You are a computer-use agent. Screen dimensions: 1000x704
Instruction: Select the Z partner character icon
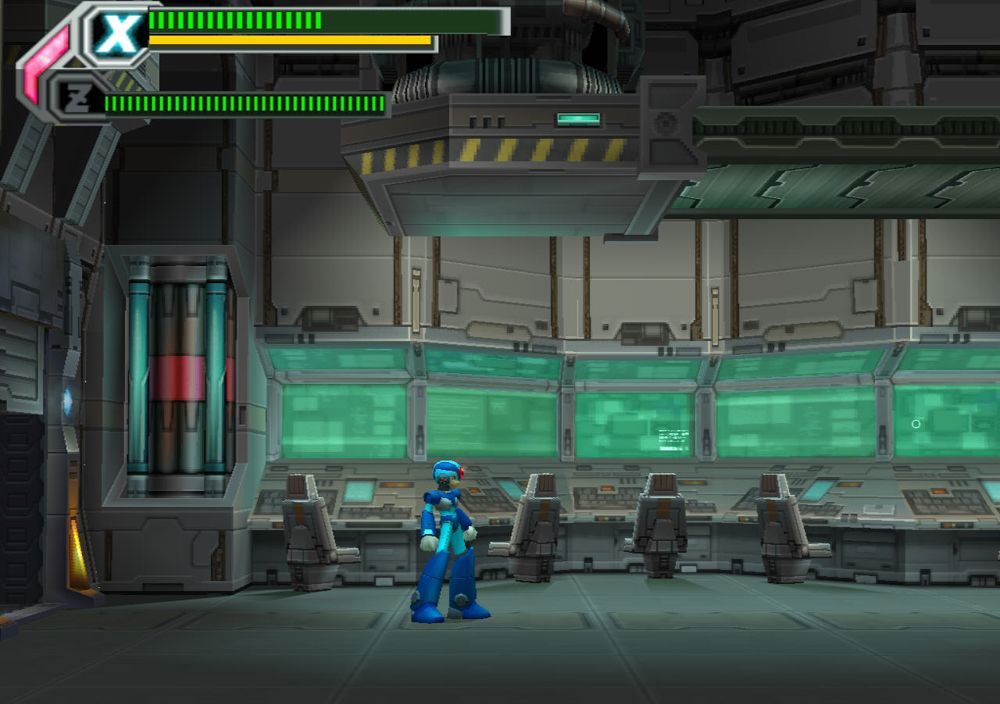[77, 98]
